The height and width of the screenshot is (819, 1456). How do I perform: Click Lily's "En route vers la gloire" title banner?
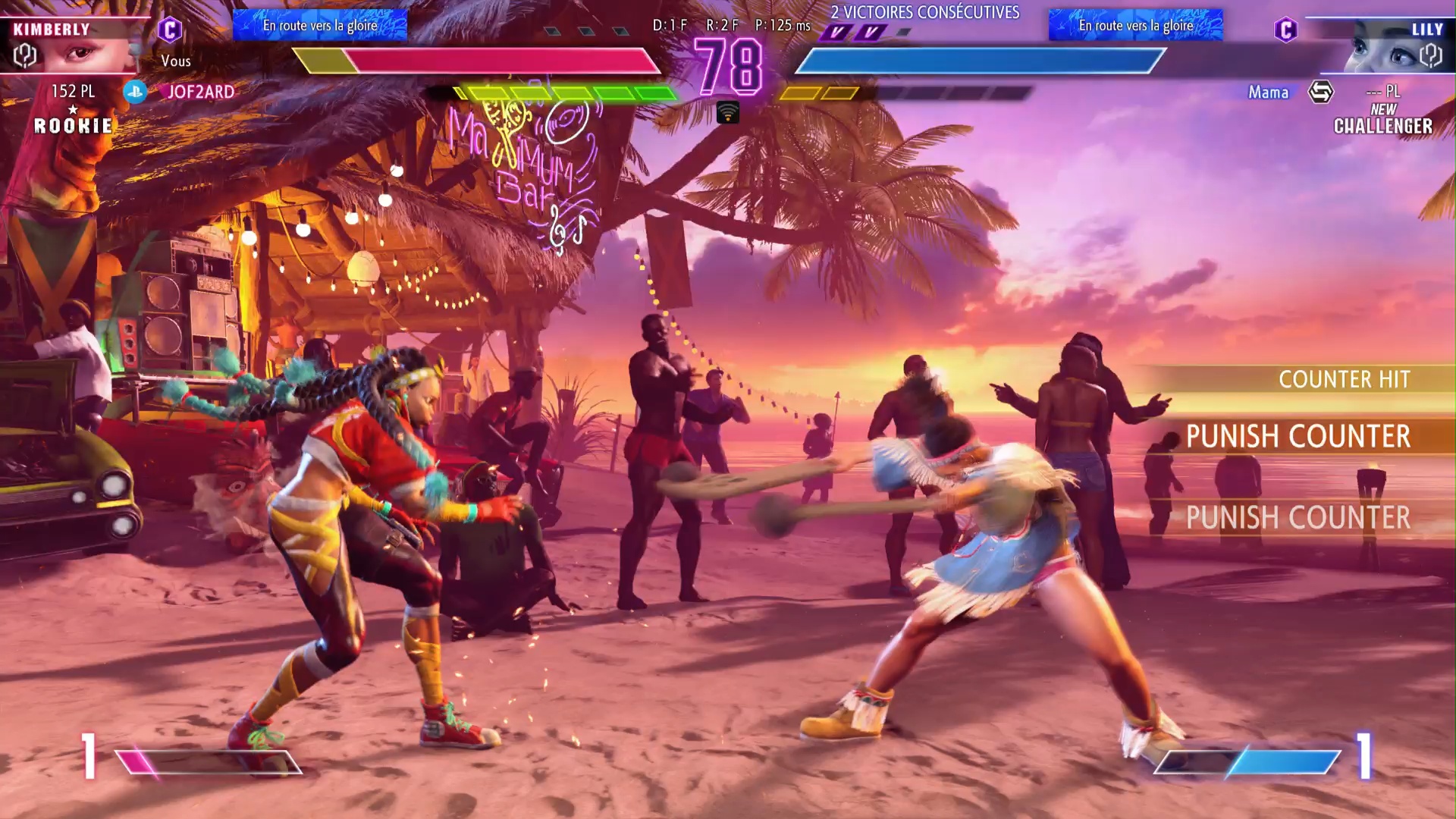(x=1136, y=25)
